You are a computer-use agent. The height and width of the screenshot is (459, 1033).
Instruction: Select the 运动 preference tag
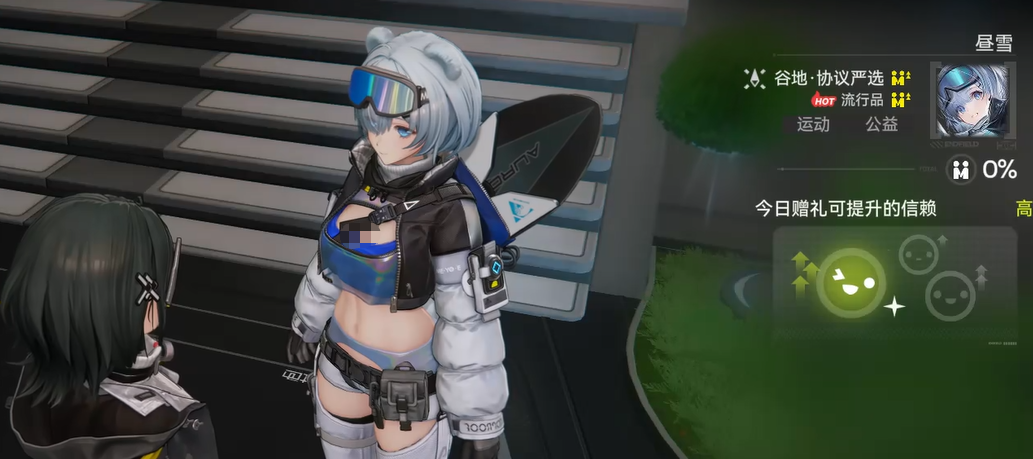pyautogui.click(x=813, y=125)
